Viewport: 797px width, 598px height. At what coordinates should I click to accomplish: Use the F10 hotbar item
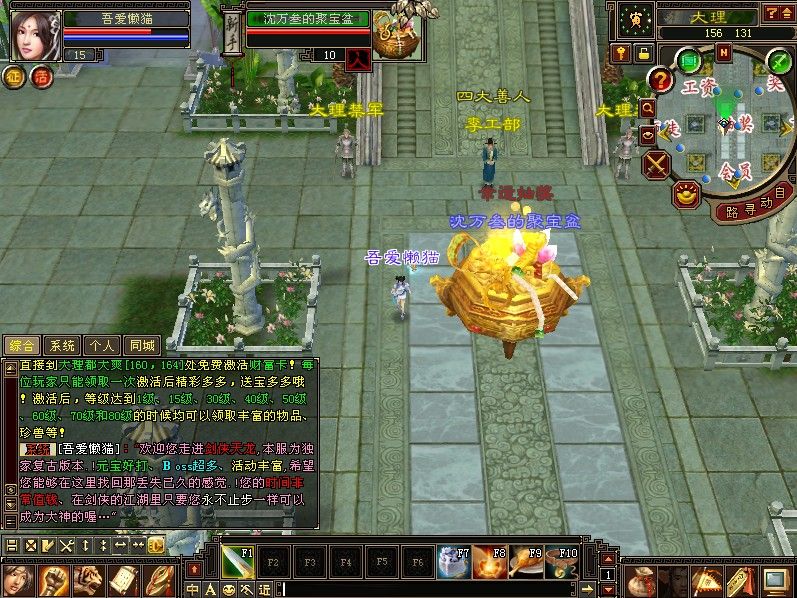coord(563,562)
